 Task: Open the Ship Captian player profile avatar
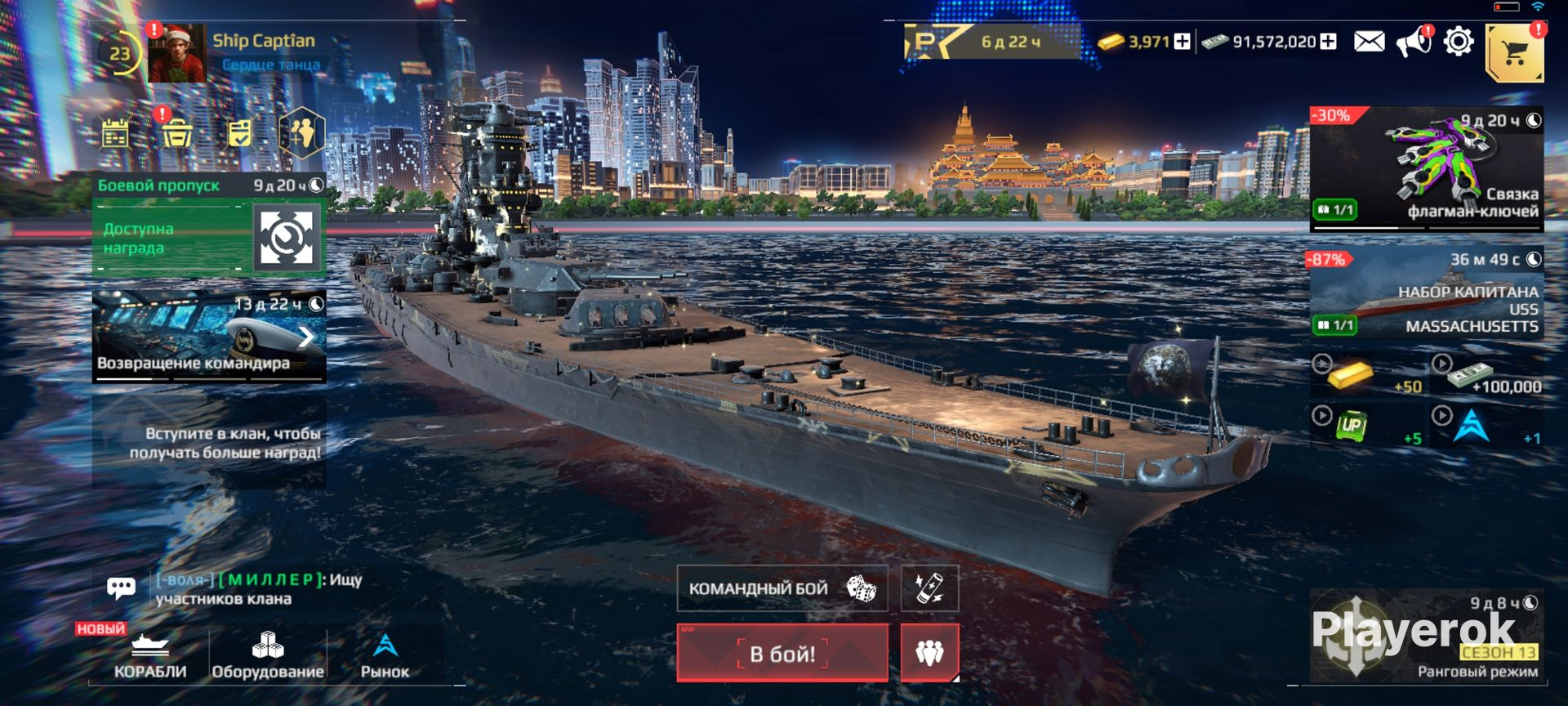pos(176,54)
